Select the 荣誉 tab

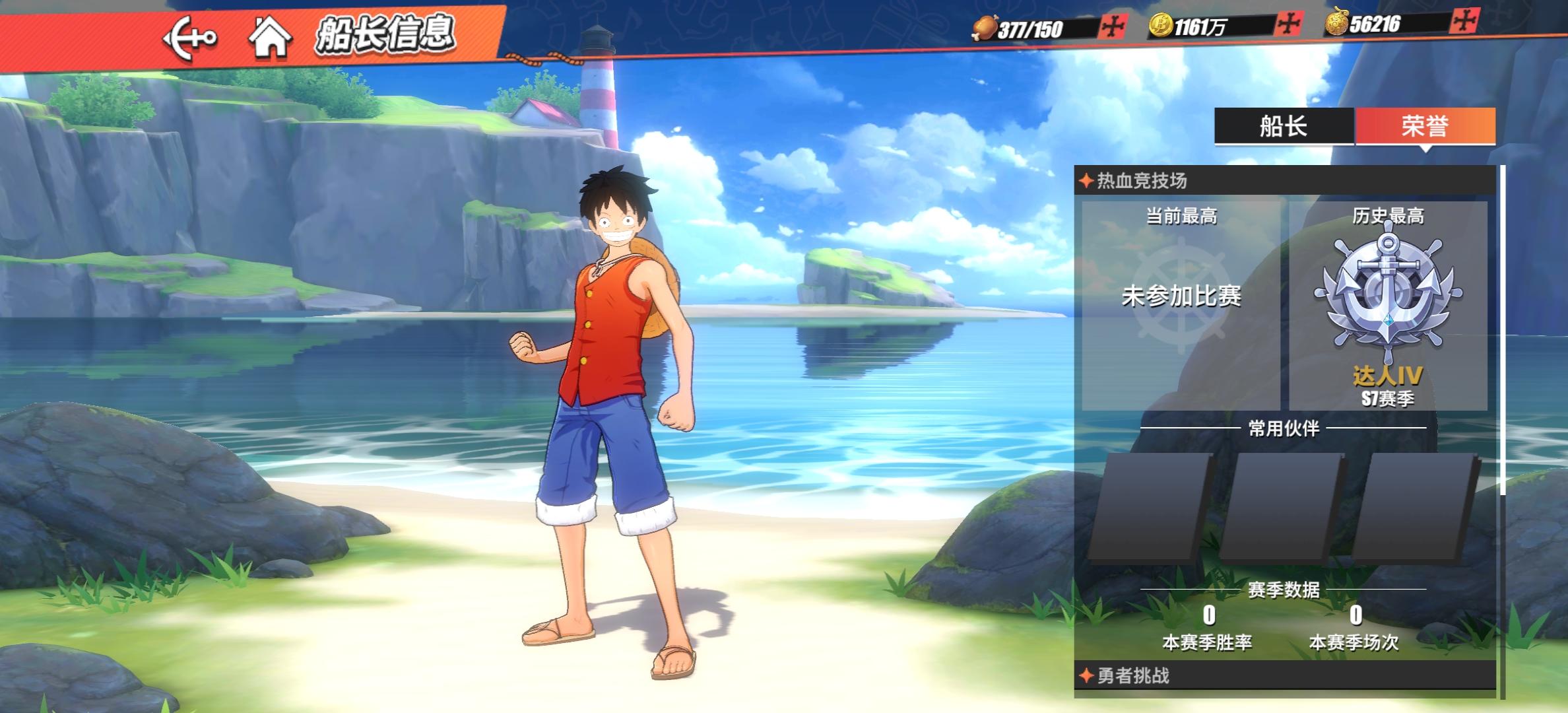click(1425, 126)
